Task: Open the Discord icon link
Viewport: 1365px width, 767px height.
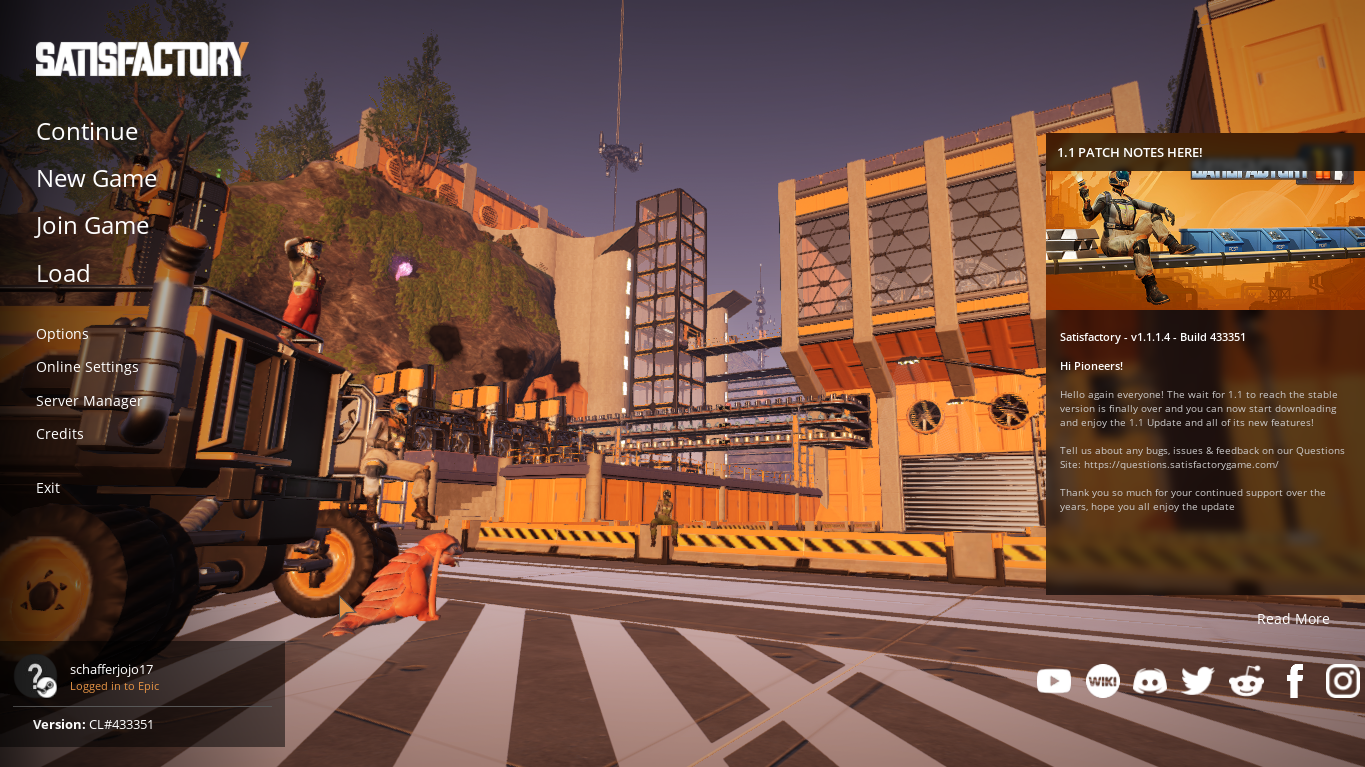Action: [1150, 682]
